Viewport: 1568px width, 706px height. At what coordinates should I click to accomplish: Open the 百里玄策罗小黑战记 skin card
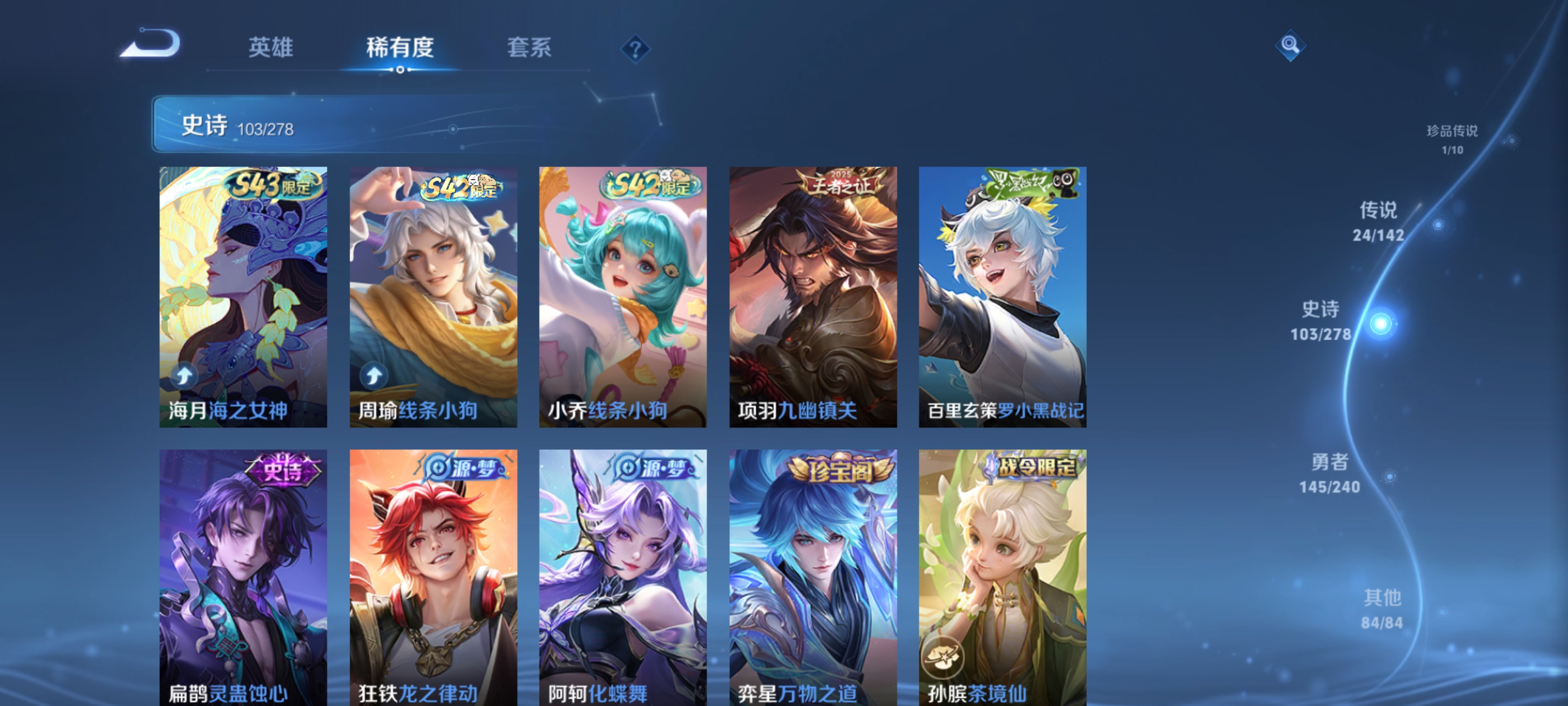(1001, 296)
